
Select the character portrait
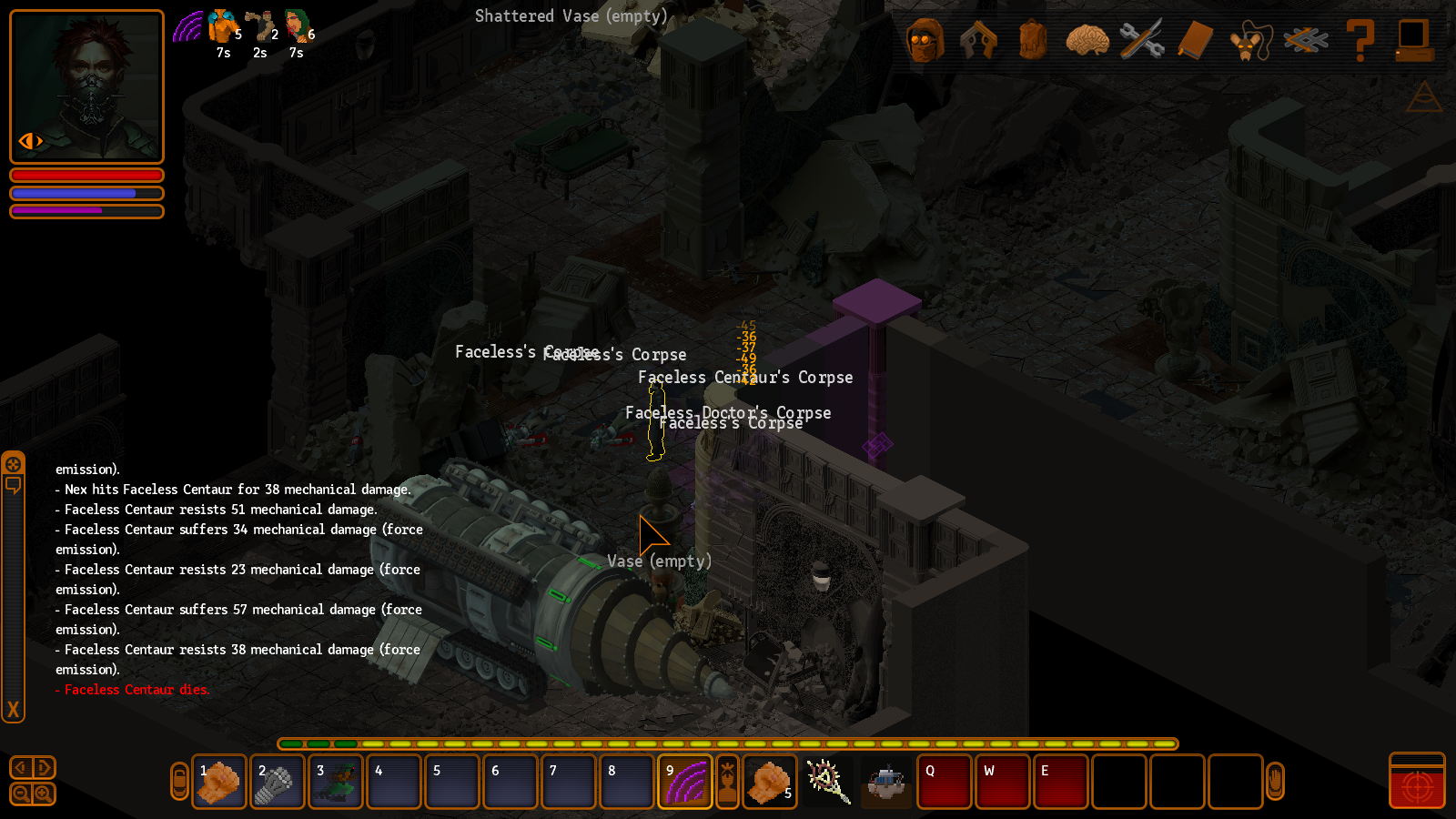click(86, 86)
